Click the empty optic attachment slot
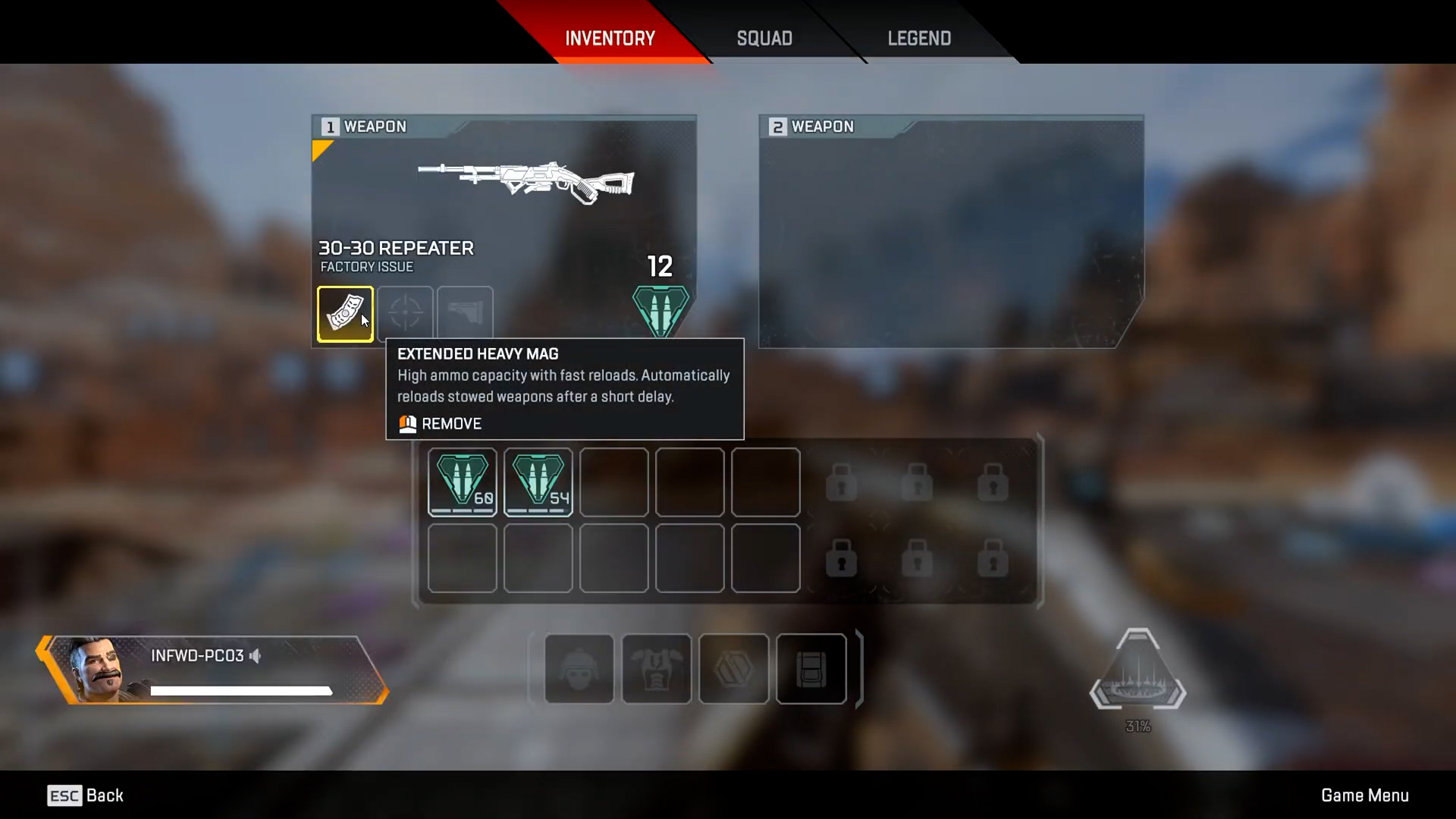The image size is (1456, 819). click(405, 312)
